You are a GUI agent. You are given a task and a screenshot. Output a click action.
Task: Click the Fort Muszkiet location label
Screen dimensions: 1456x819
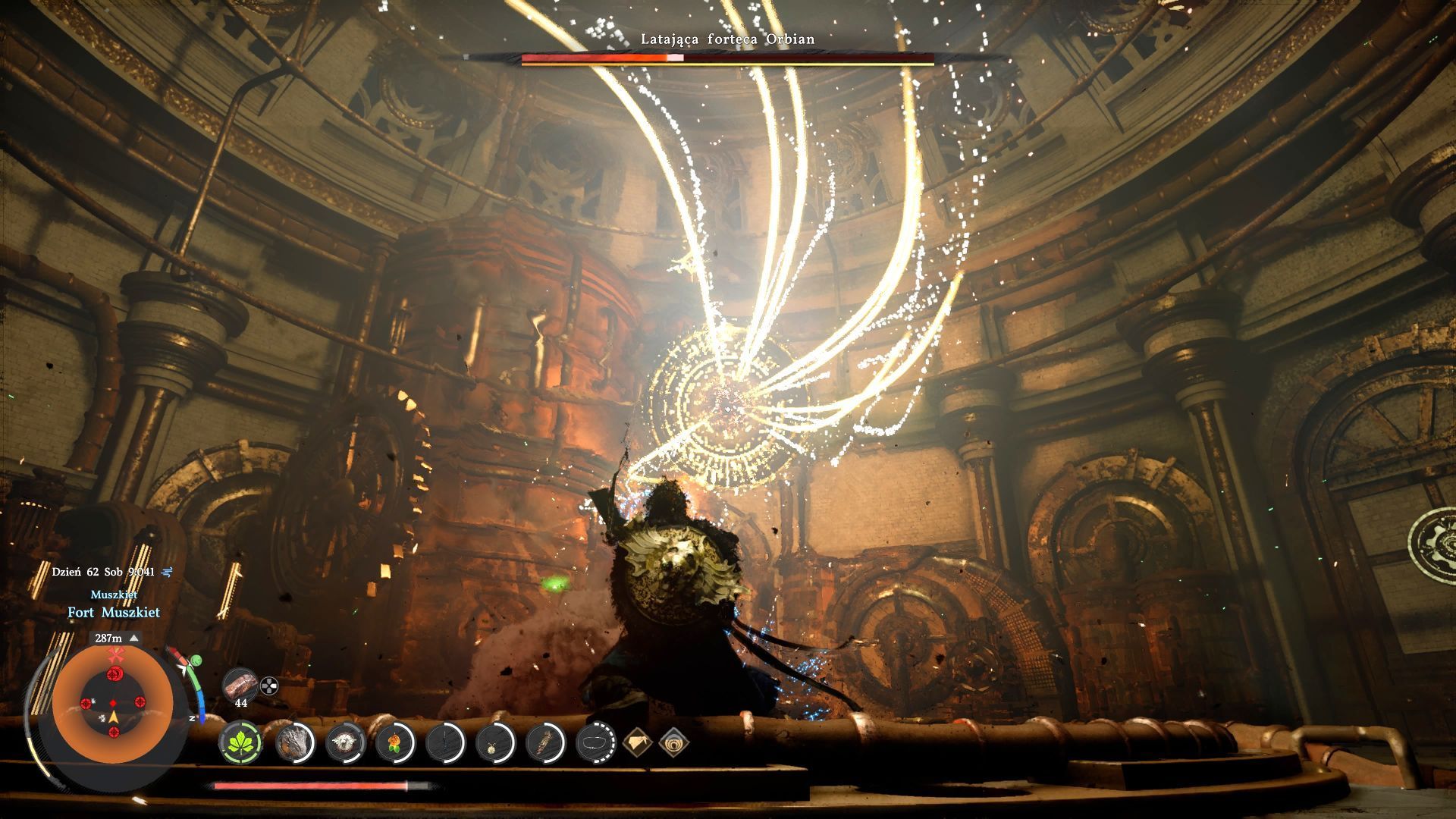pyautogui.click(x=114, y=612)
